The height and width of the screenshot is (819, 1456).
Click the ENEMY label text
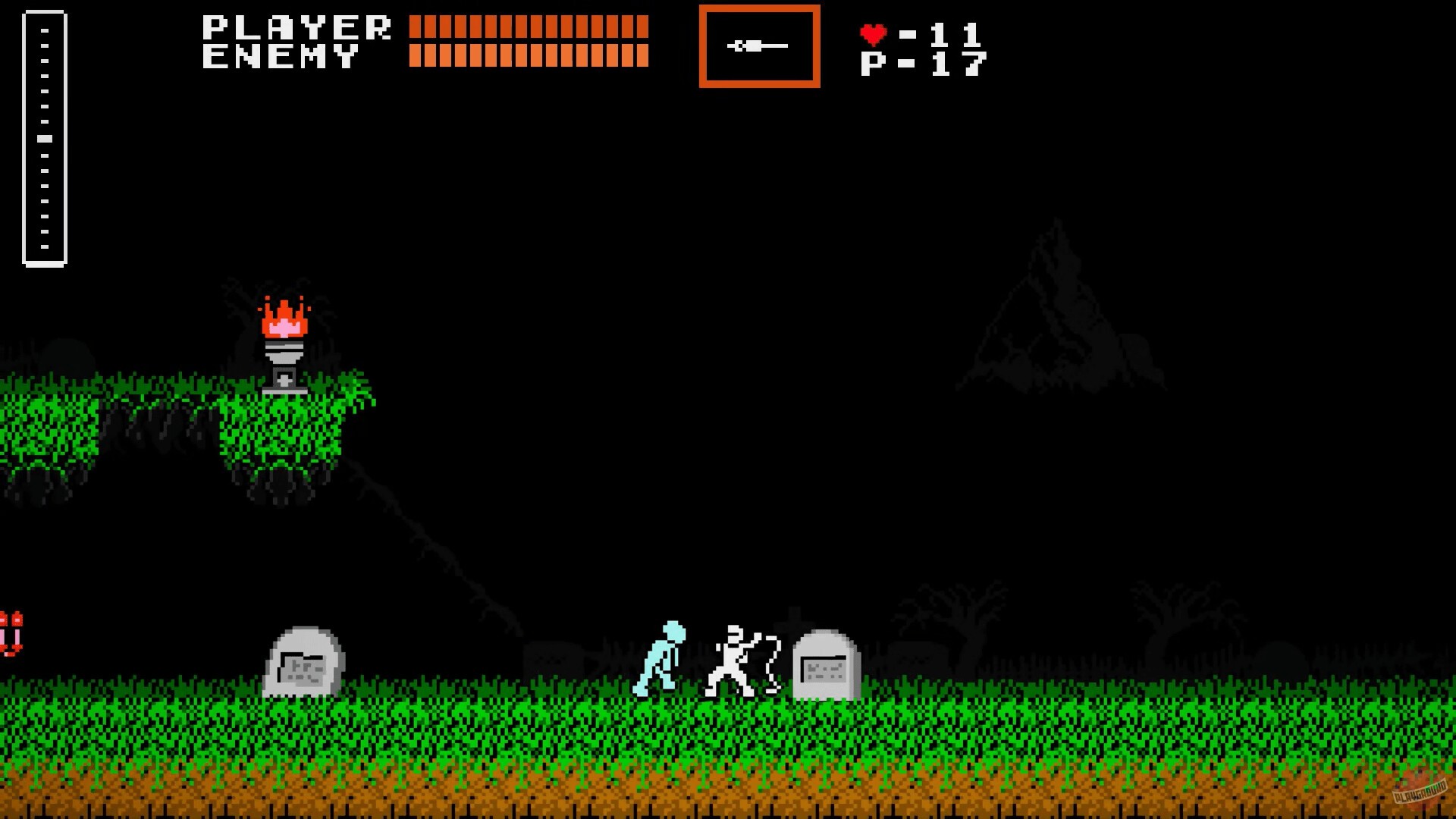(281, 56)
